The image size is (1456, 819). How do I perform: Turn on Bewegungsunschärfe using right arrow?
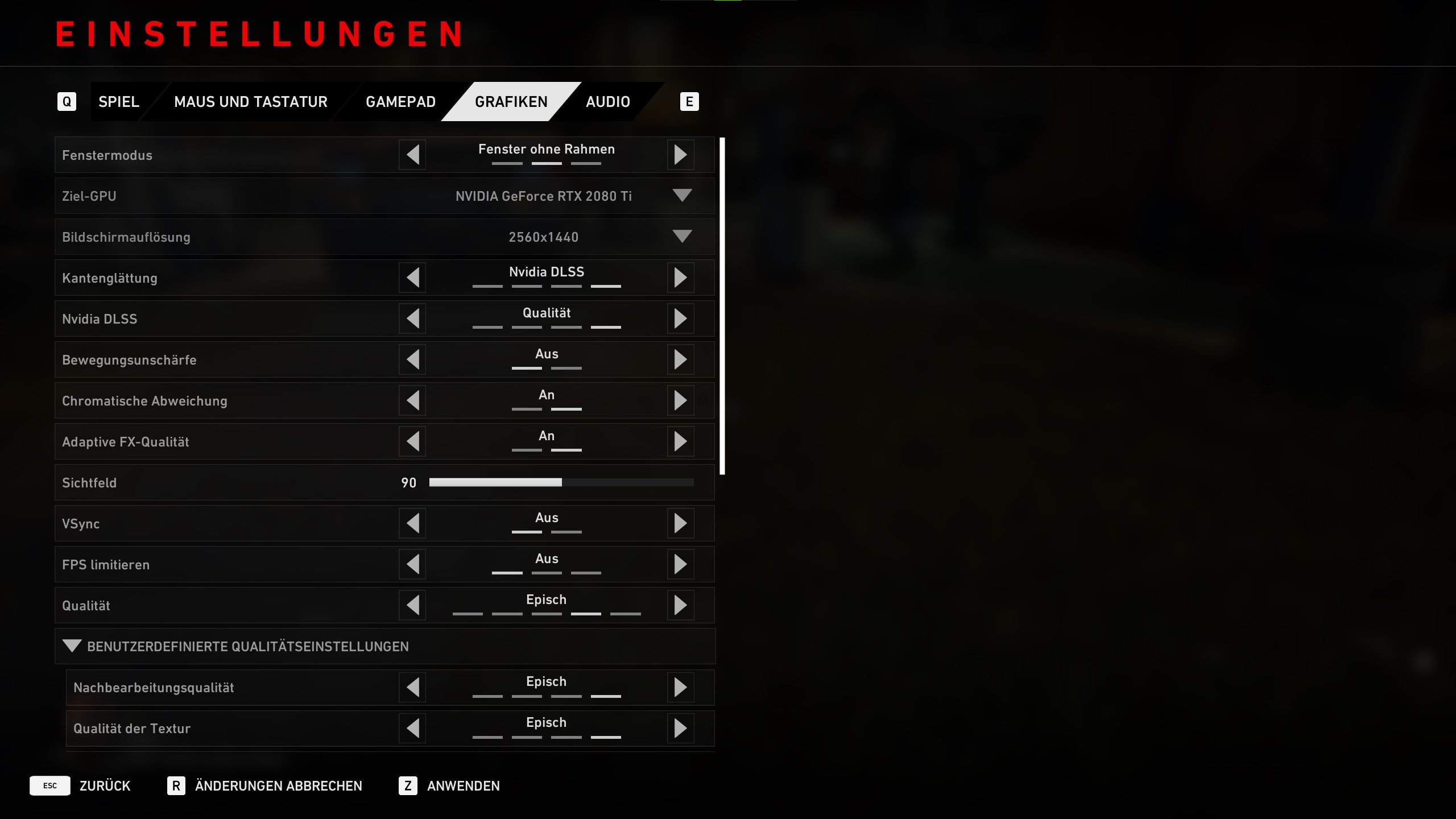[x=680, y=359]
